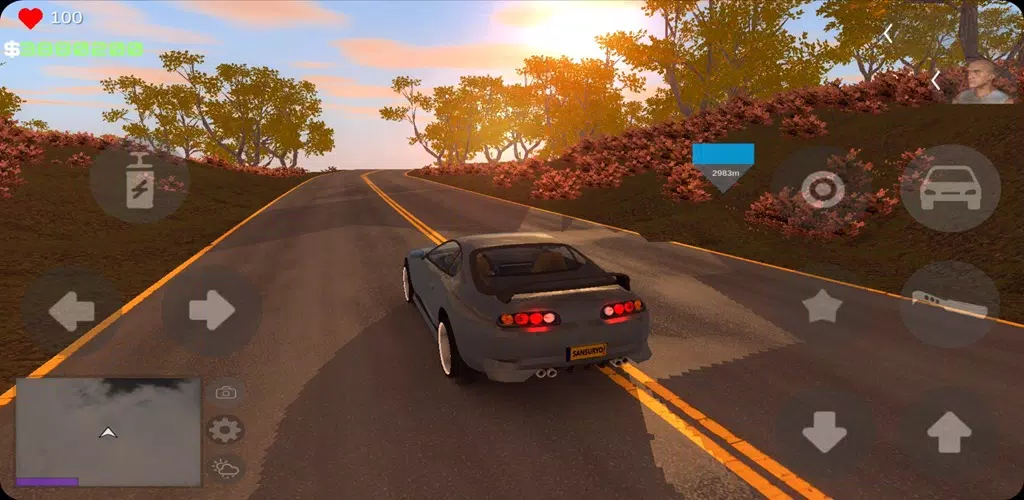Image resolution: width=1024 pixels, height=500 pixels.
Task: Open settings with the gear icon
Action: click(226, 431)
